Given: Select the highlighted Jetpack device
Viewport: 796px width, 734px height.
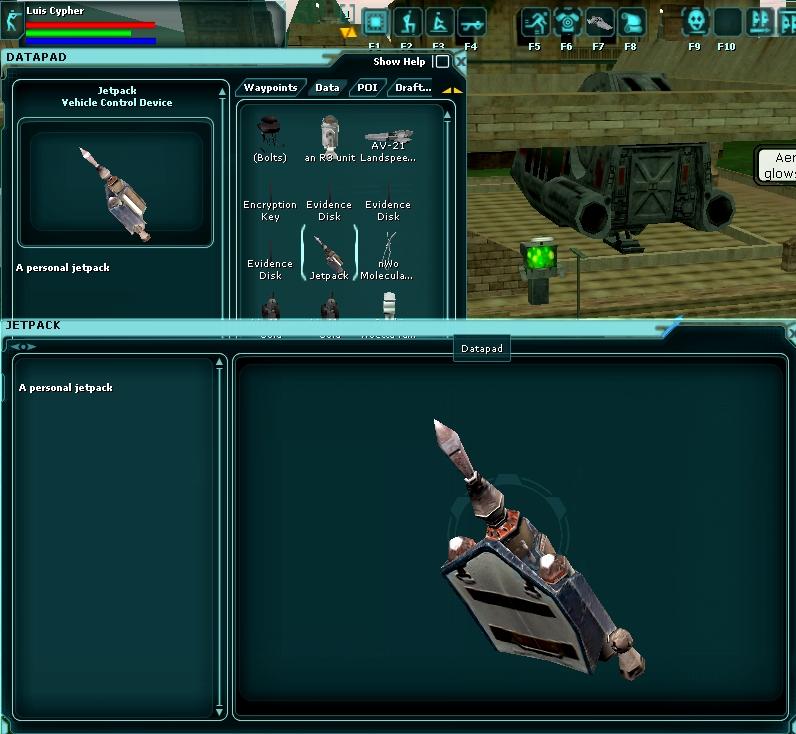Looking at the screenshot, I should [329, 256].
